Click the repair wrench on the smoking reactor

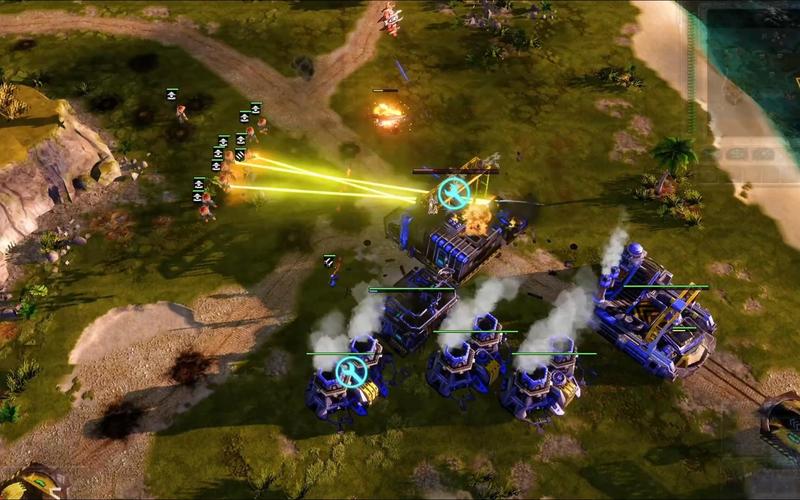pos(350,372)
